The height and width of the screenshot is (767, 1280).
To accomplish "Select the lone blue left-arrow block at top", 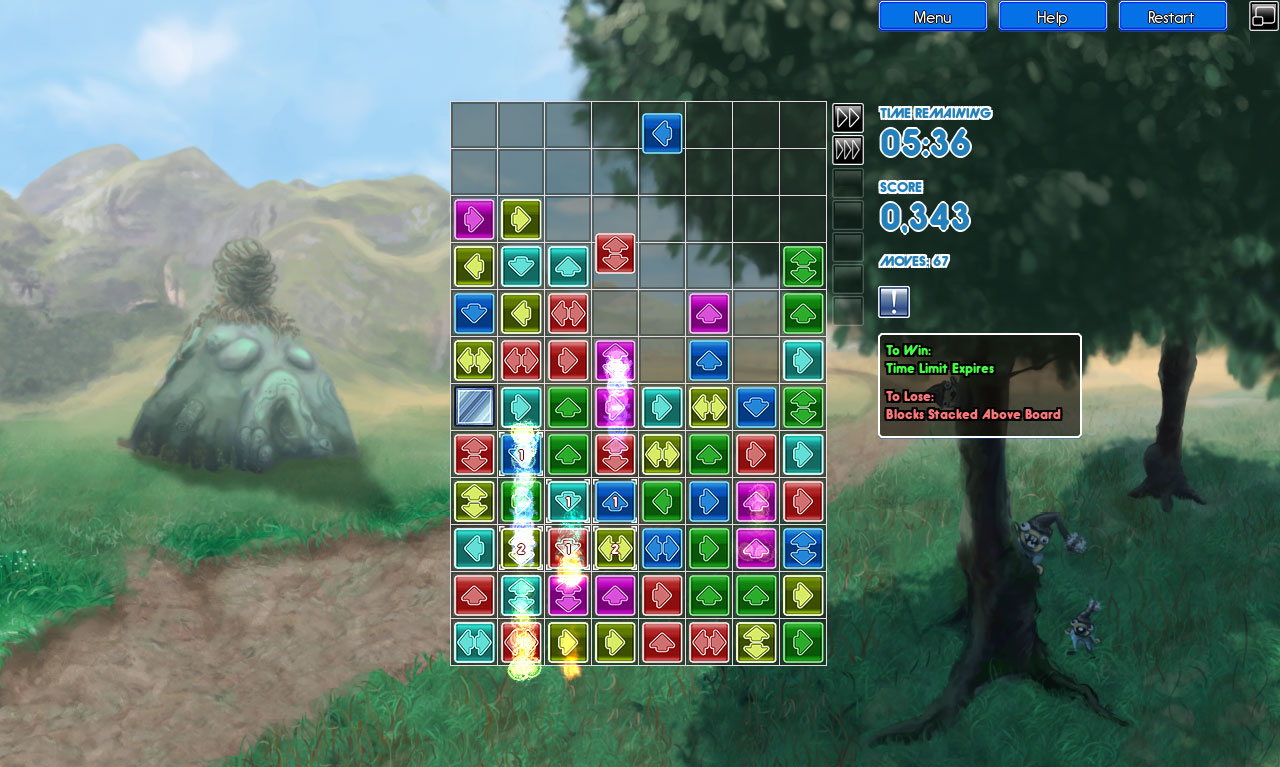I will point(662,132).
